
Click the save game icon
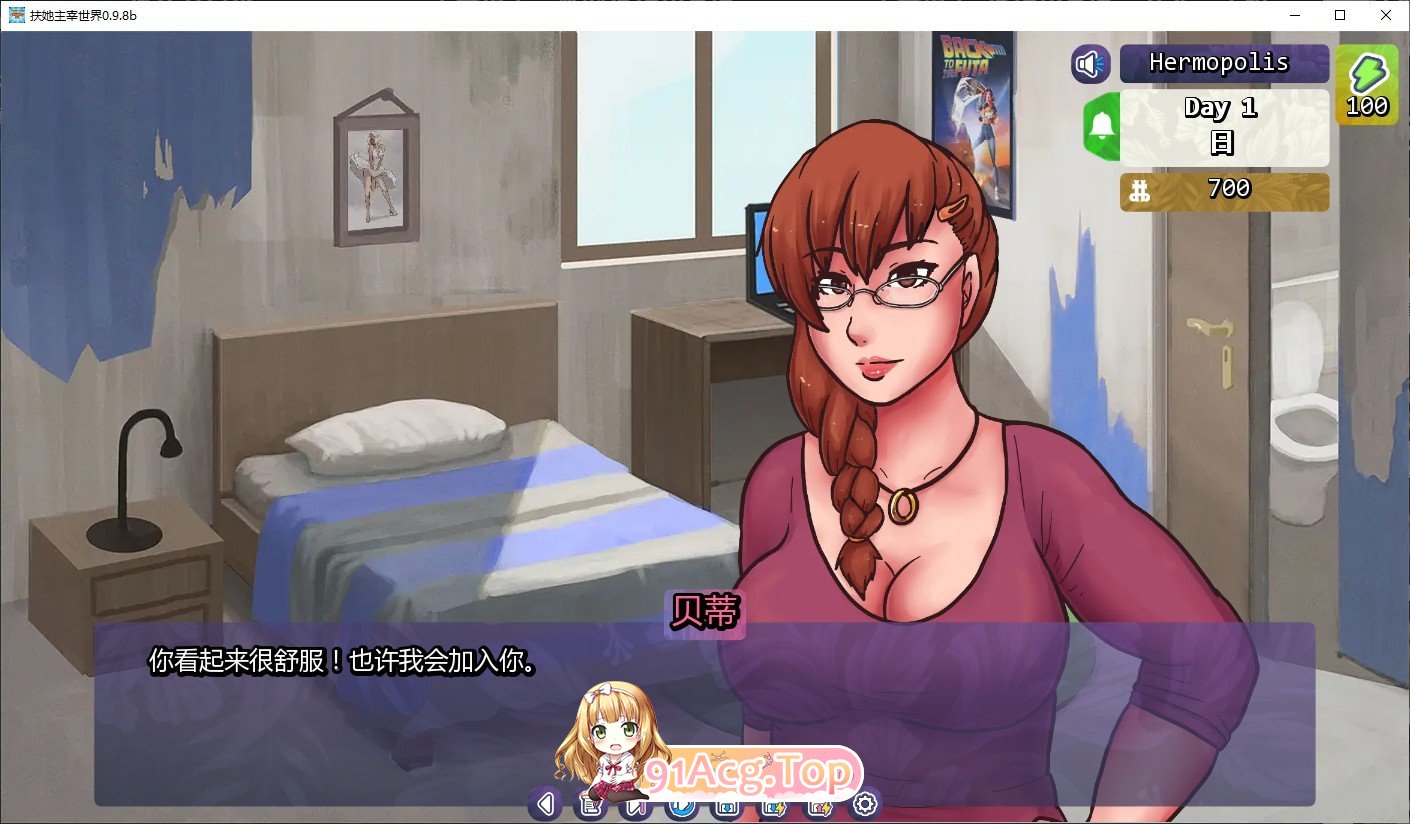tap(725, 804)
